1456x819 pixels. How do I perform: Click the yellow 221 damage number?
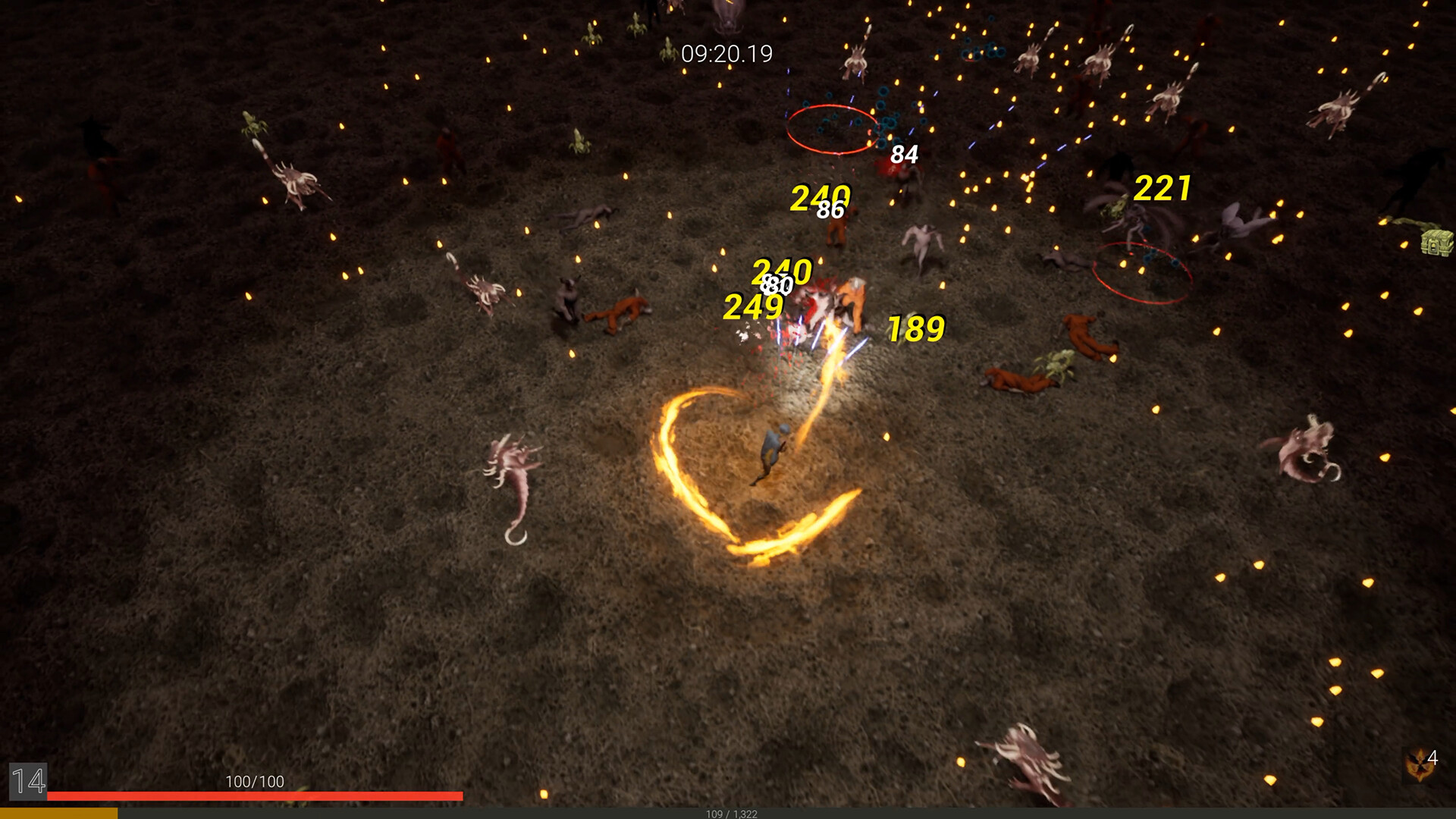[x=1163, y=189]
